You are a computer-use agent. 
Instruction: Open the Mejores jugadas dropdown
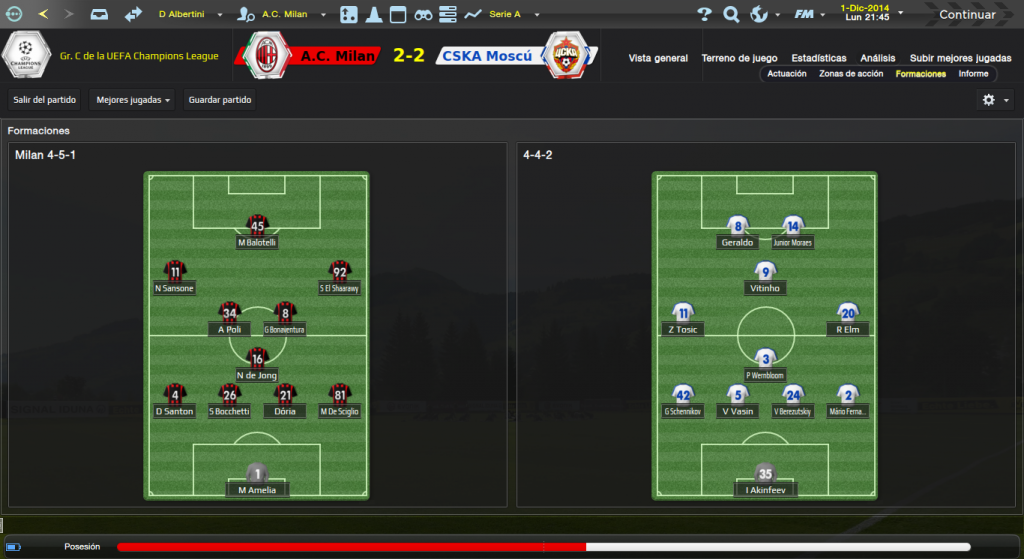point(132,100)
